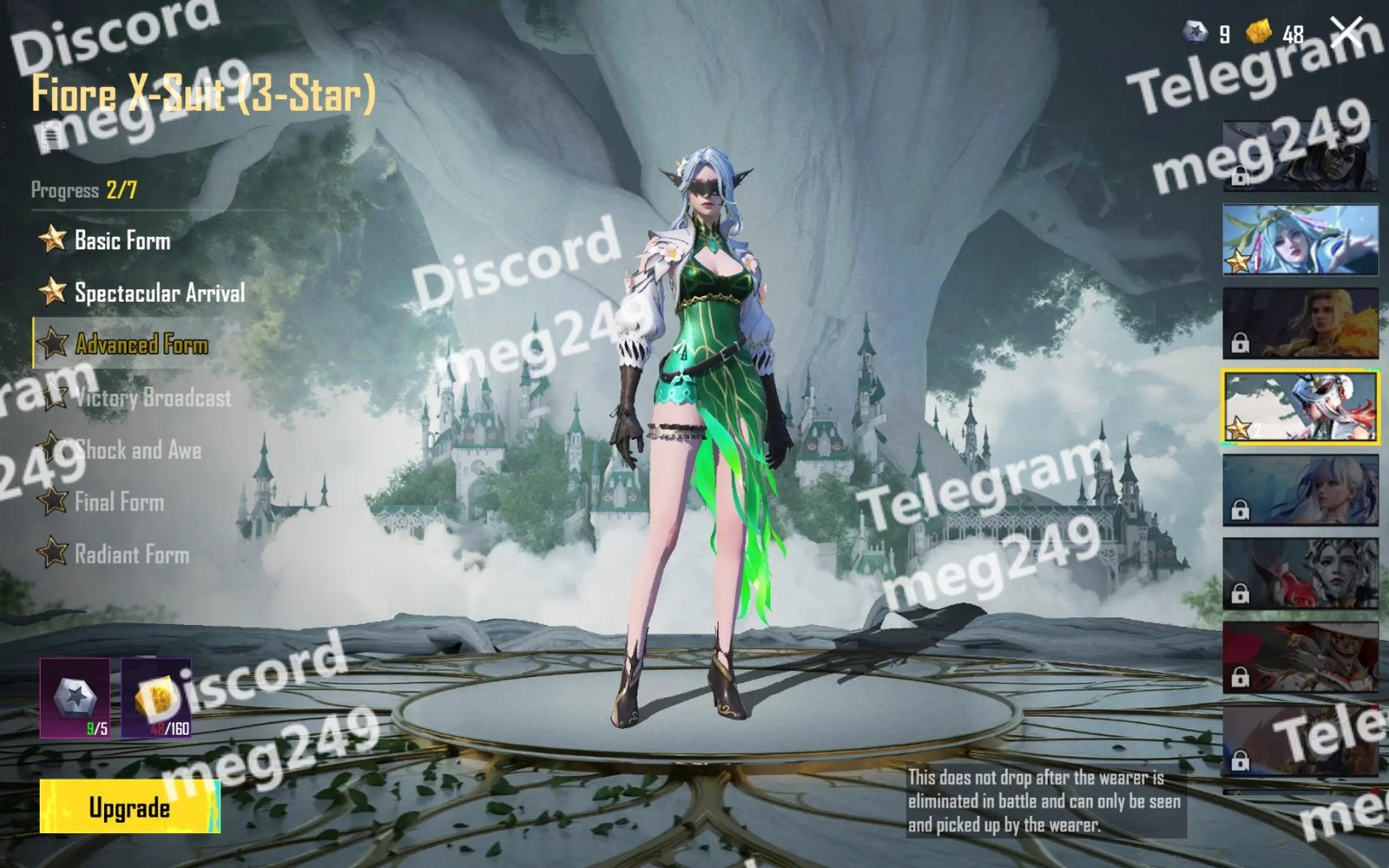Select the Advanced Form entry

(x=141, y=345)
